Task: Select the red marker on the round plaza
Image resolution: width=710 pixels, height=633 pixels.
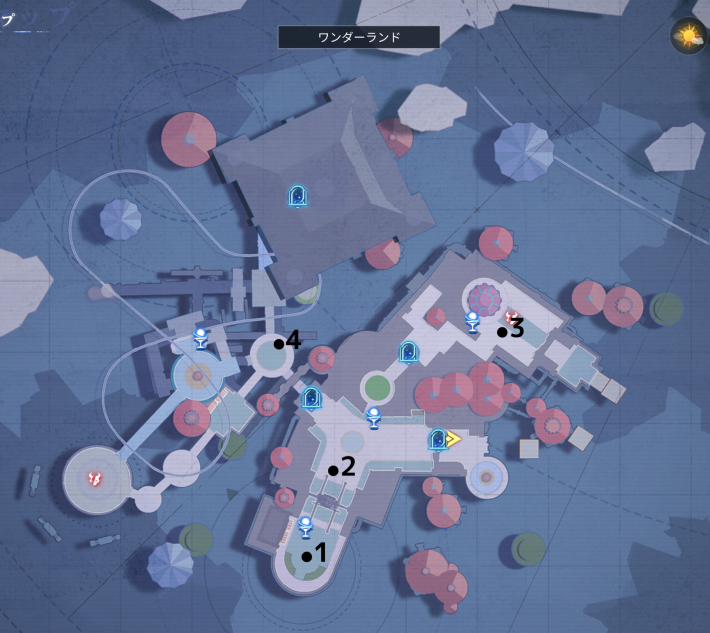Action: pos(97,481)
